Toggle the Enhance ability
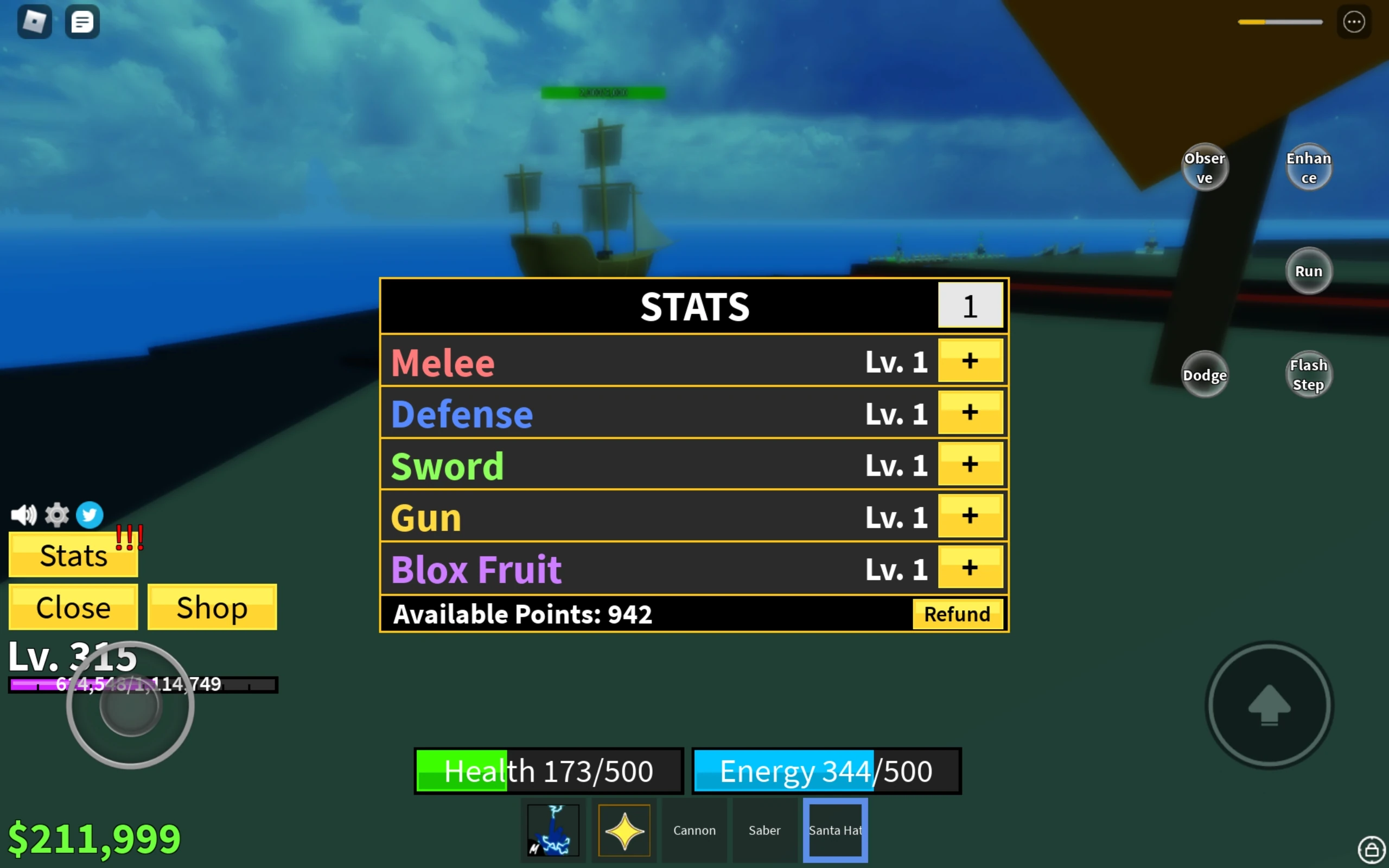 [x=1309, y=167]
